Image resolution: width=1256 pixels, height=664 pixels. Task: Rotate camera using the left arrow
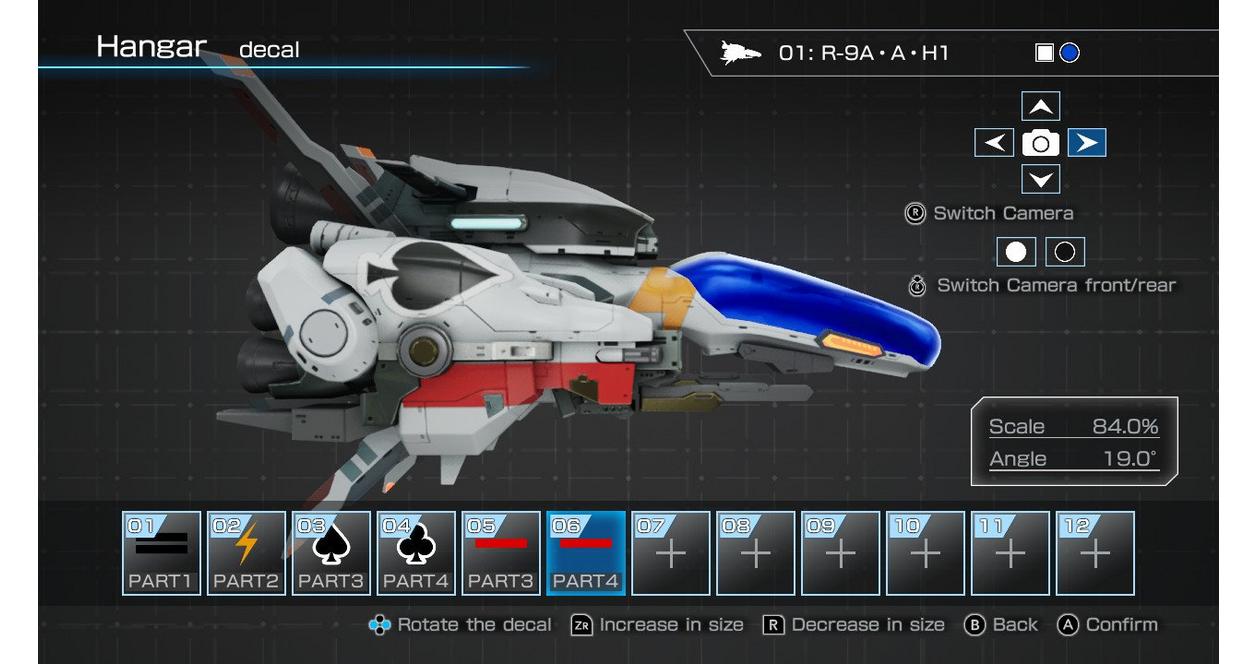pos(994,143)
